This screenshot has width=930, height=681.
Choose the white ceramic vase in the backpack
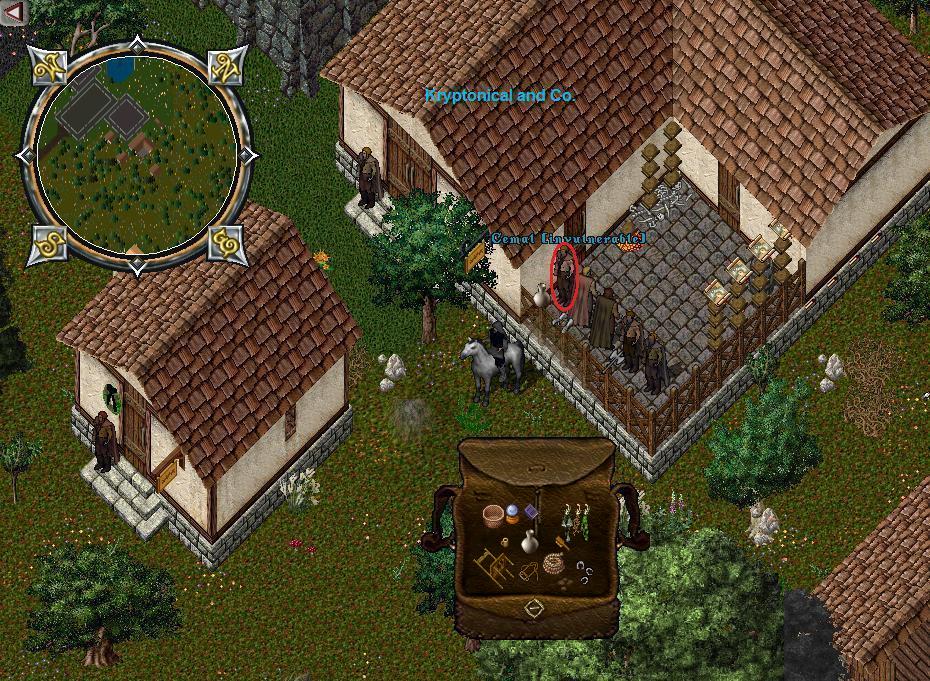530,542
